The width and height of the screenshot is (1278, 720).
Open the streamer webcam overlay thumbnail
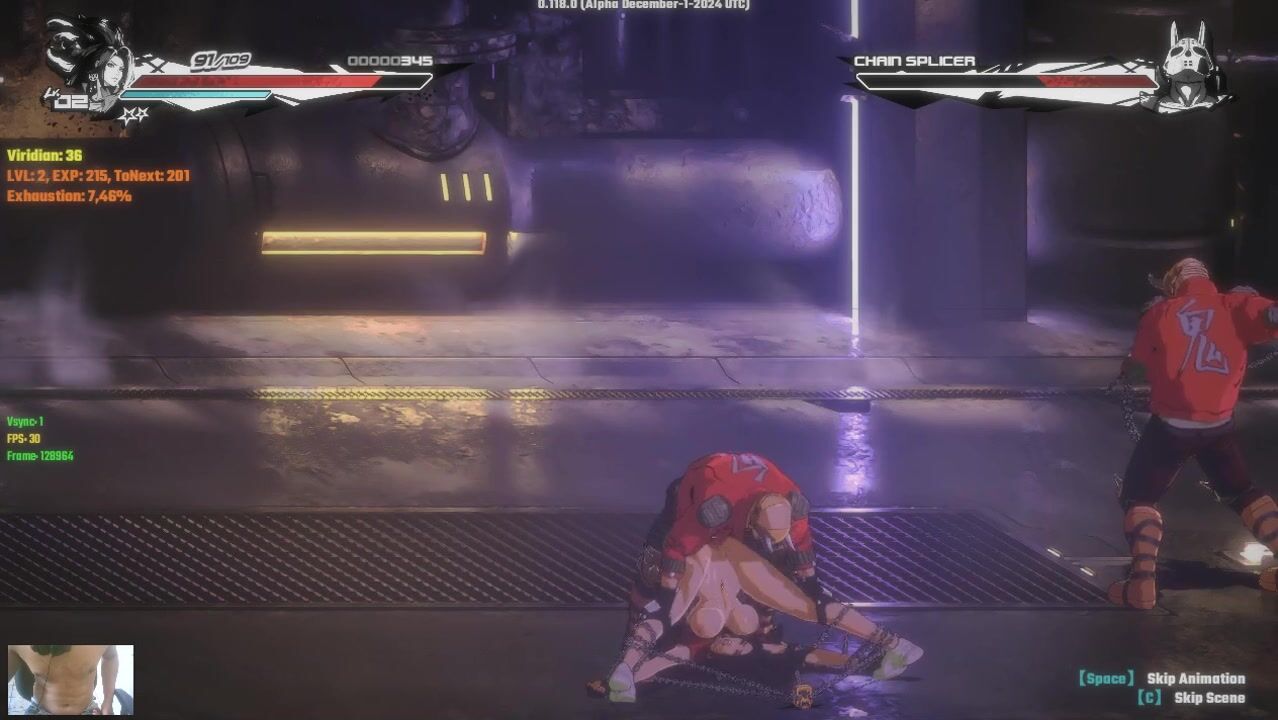[70, 680]
